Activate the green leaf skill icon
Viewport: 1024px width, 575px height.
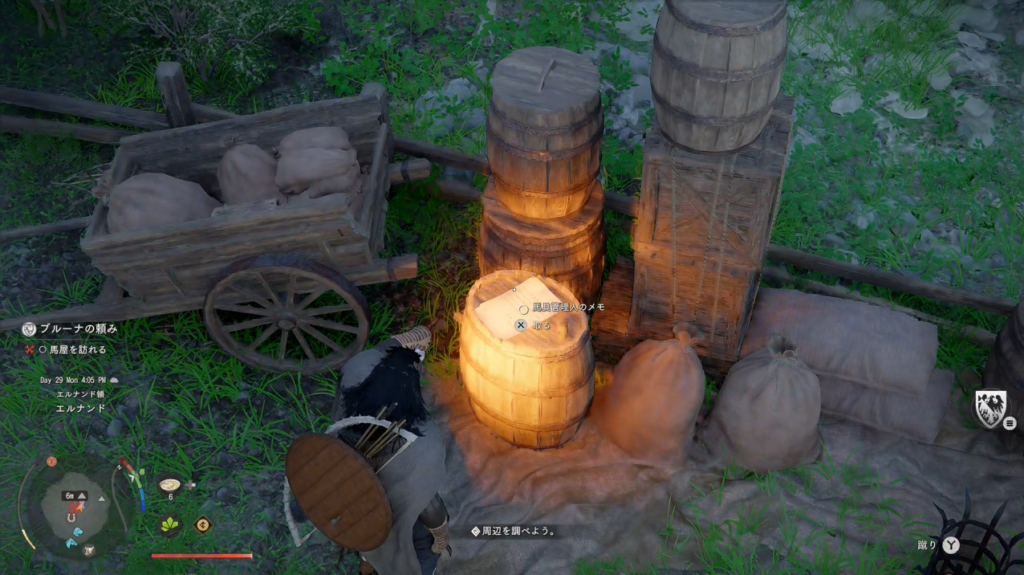click(x=170, y=524)
